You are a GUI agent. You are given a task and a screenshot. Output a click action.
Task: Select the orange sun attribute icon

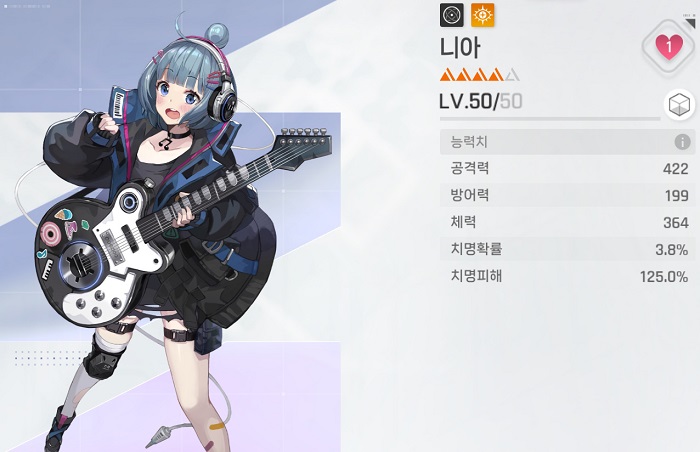pyautogui.click(x=483, y=15)
